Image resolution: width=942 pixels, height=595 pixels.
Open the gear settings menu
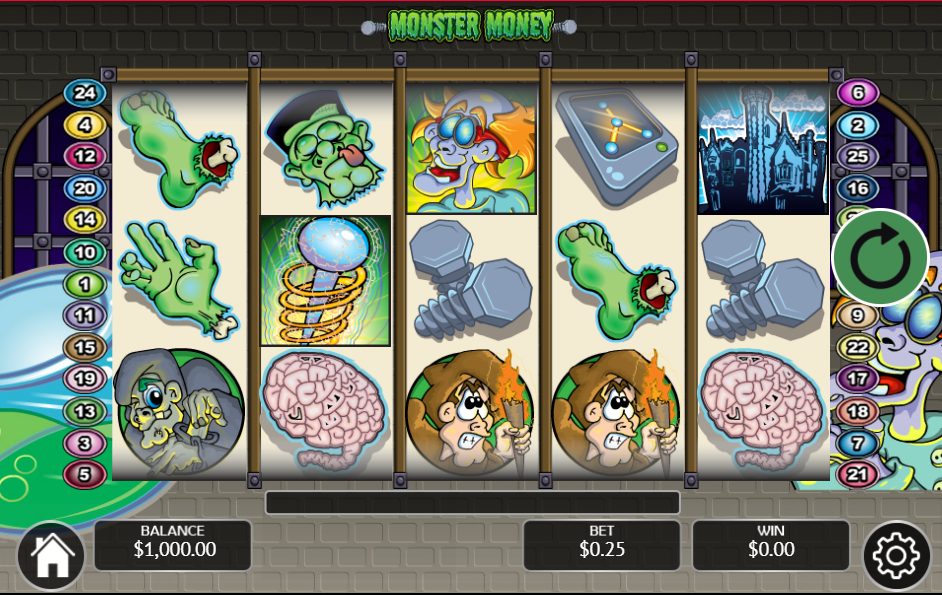tap(895, 555)
